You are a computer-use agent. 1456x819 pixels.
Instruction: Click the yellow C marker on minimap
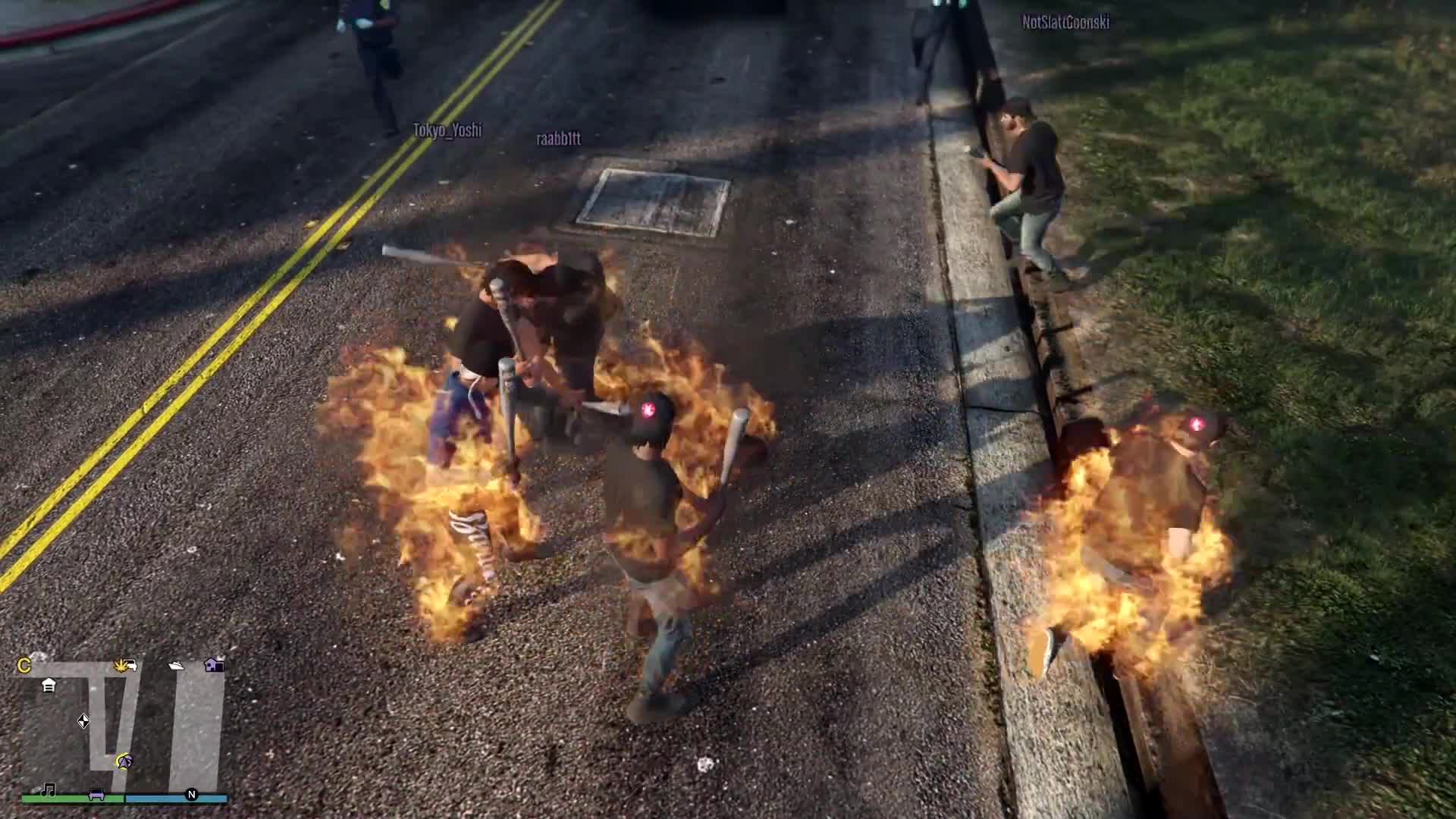pos(24,666)
